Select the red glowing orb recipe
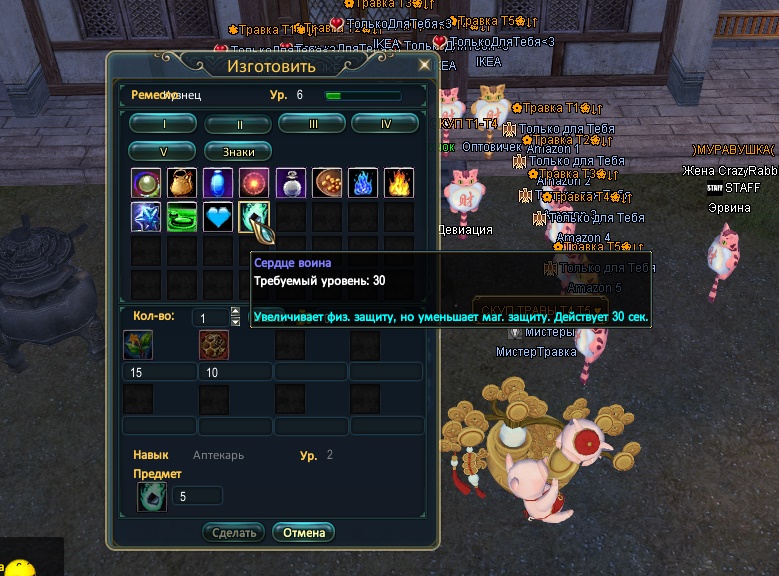The width and height of the screenshot is (779, 576). point(254,182)
